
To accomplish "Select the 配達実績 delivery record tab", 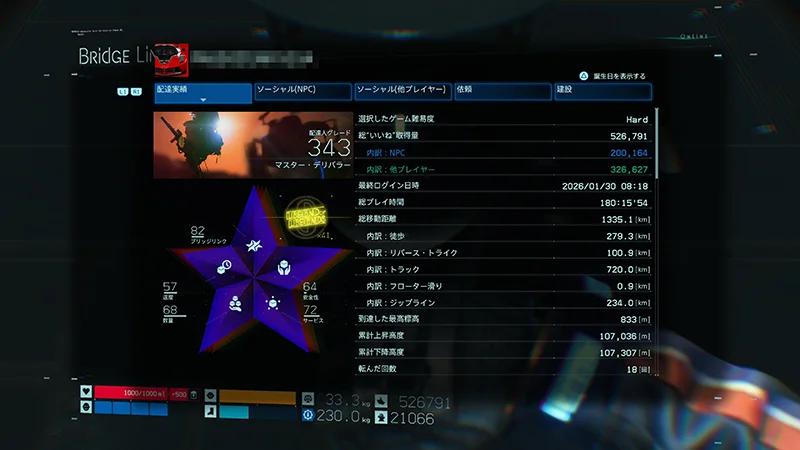I will 202,93.
